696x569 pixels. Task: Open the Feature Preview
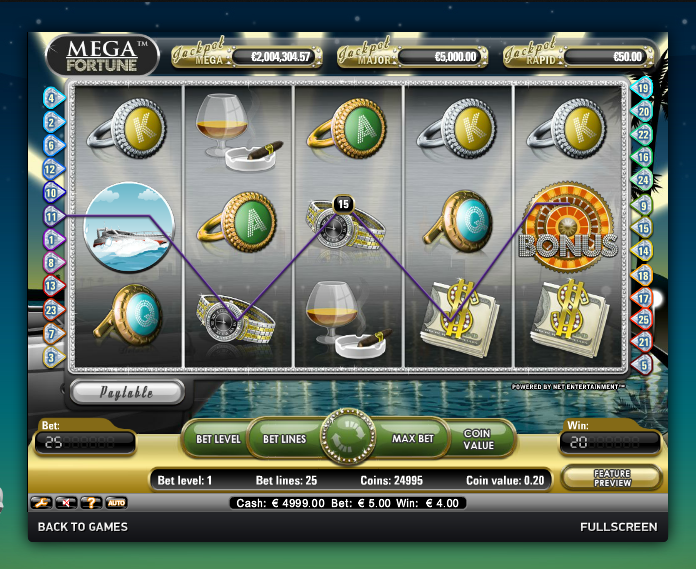tap(612, 478)
